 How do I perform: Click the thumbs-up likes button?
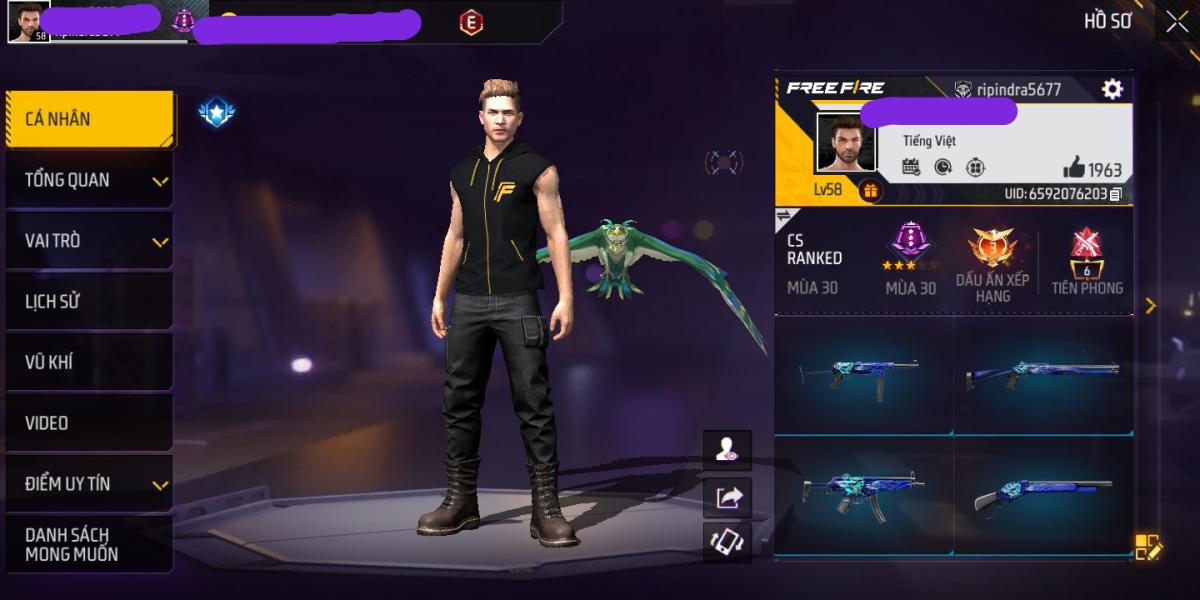click(x=1075, y=168)
